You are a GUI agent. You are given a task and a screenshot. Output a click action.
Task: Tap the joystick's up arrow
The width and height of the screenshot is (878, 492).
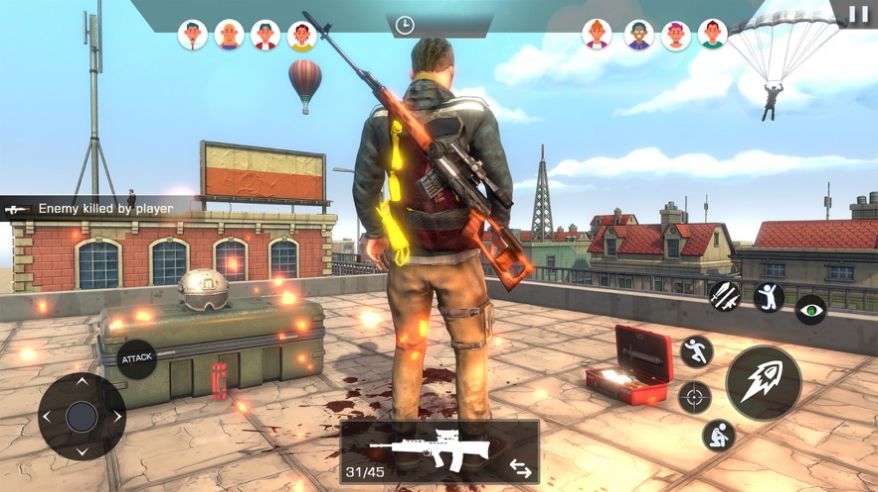pyautogui.click(x=81, y=381)
